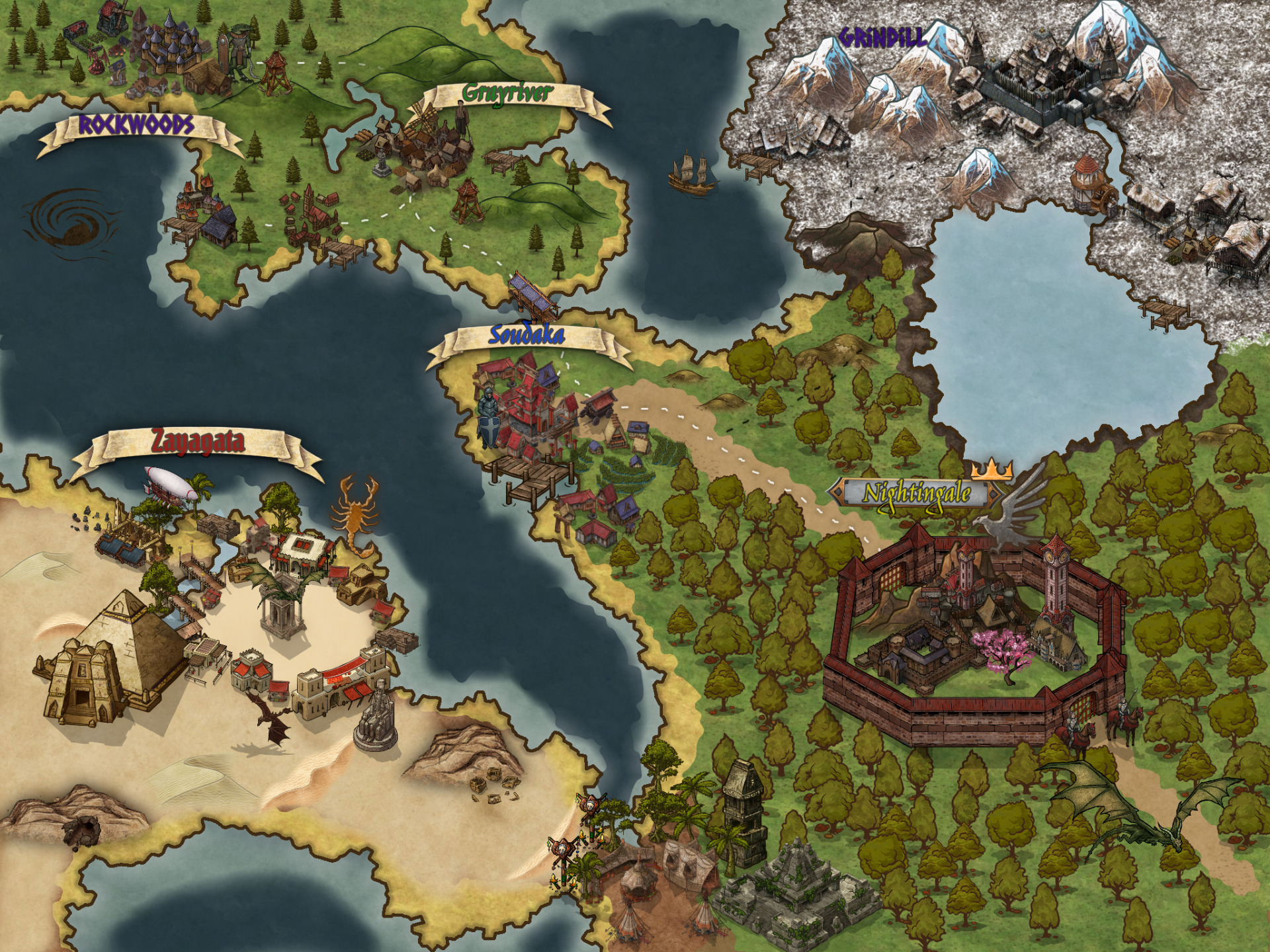Click the Soudaka town banner
The width and height of the screenshot is (1270, 952).
[x=527, y=336]
